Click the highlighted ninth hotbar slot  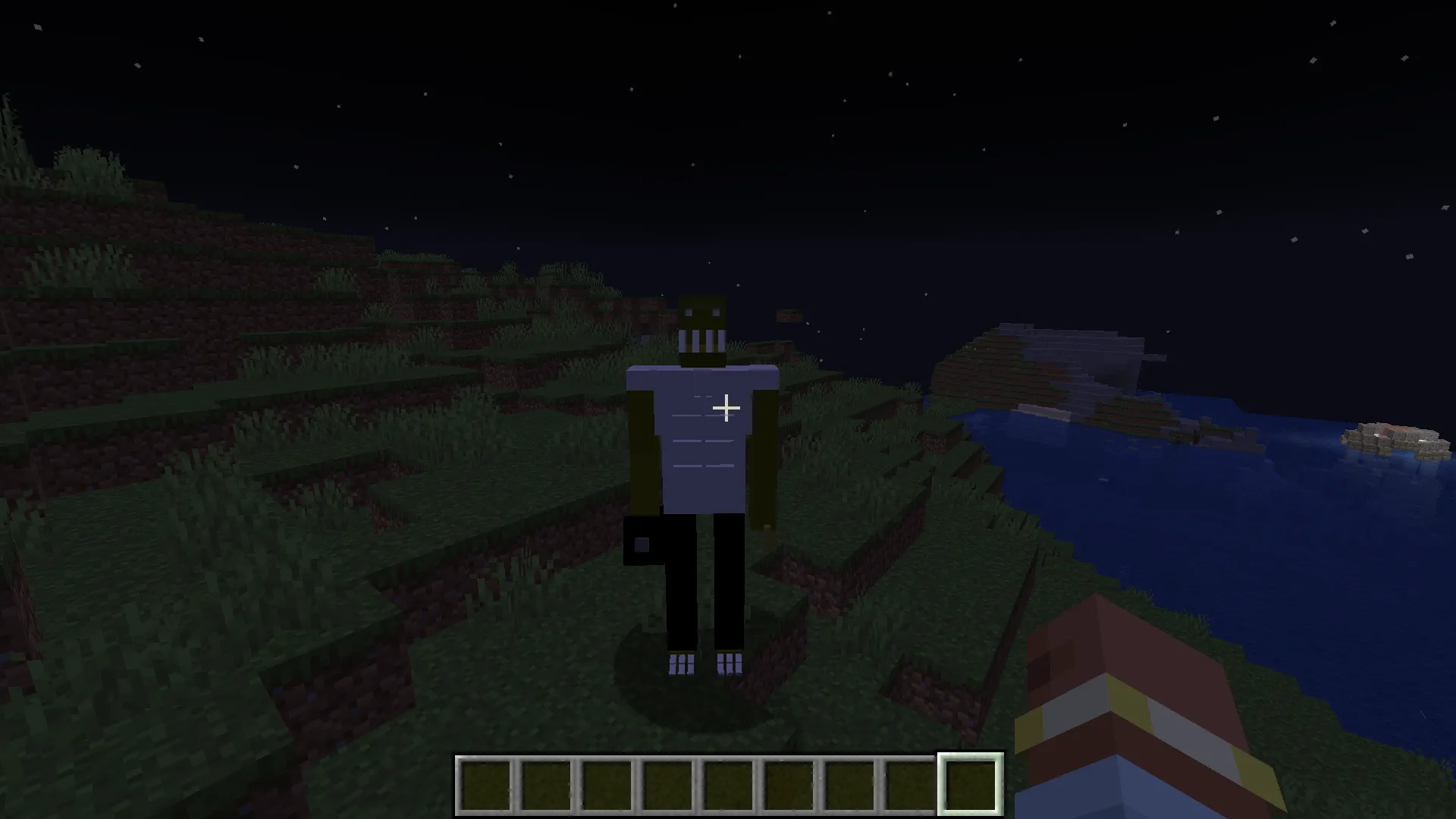tap(969, 782)
